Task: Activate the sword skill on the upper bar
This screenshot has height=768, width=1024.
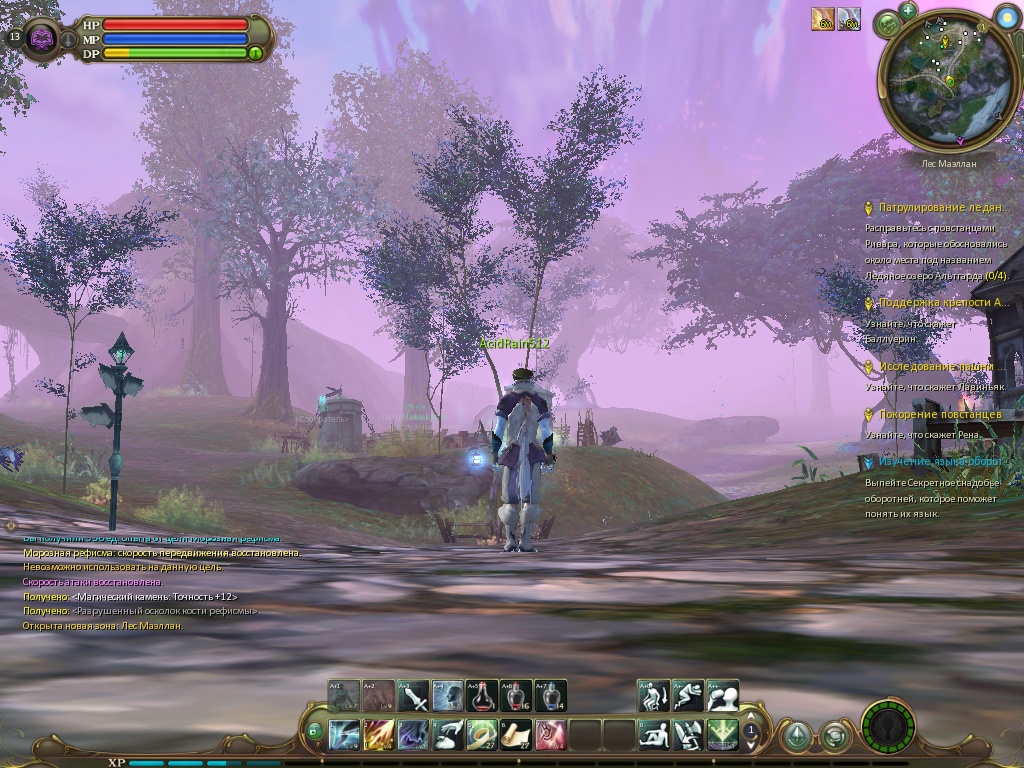Action: (x=413, y=695)
